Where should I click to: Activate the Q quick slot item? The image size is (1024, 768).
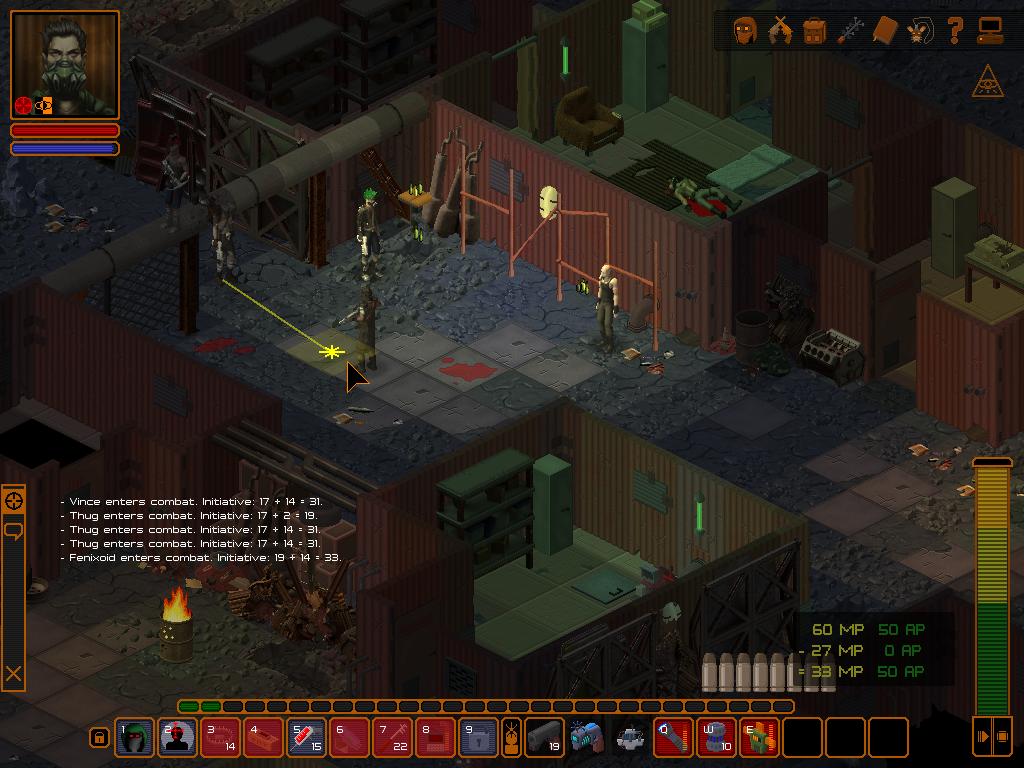coord(674,738)
